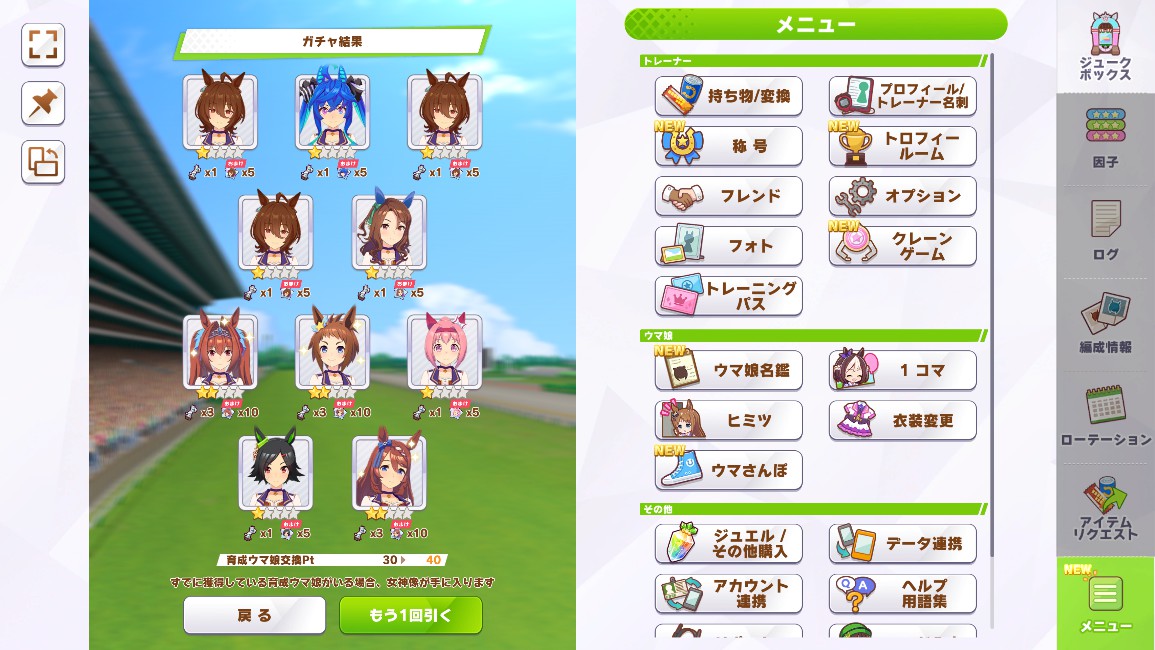
Task: Open the 1コマ comics menu
Action: [903, 370]
